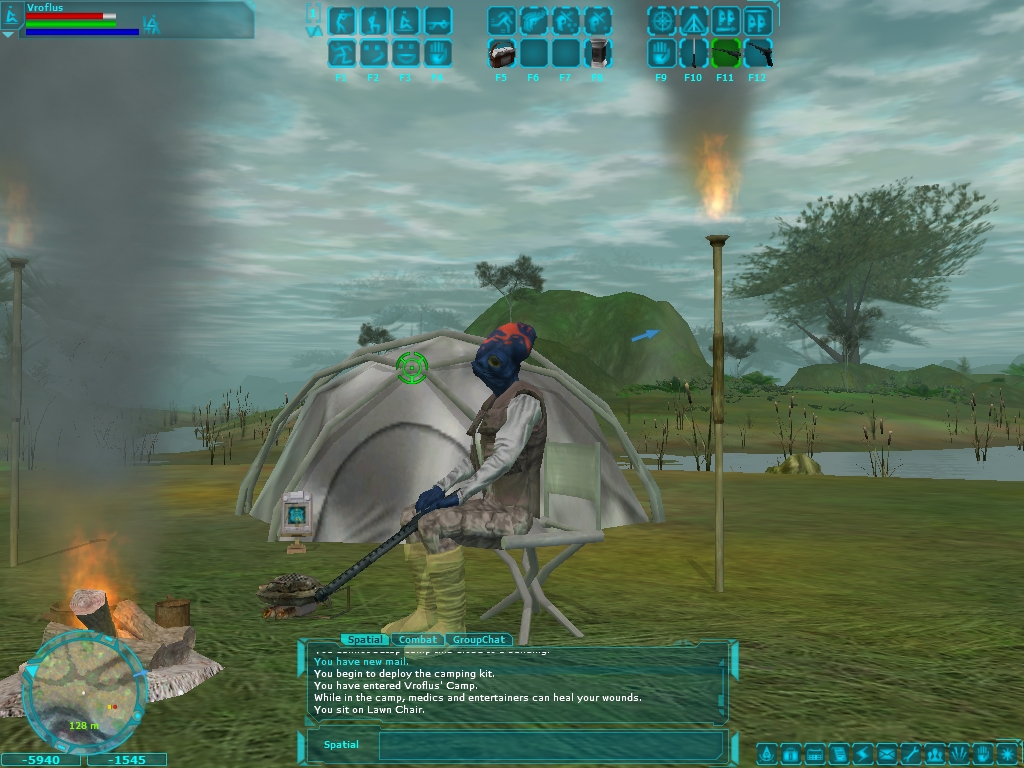1024x768 pixels.
Task: Open the mail envelope icon
Action: point(886,753)
